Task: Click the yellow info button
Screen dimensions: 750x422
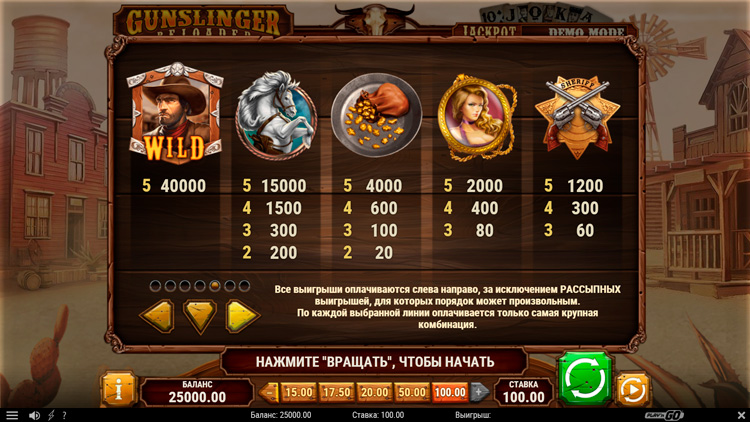Action: coord(118,389)
